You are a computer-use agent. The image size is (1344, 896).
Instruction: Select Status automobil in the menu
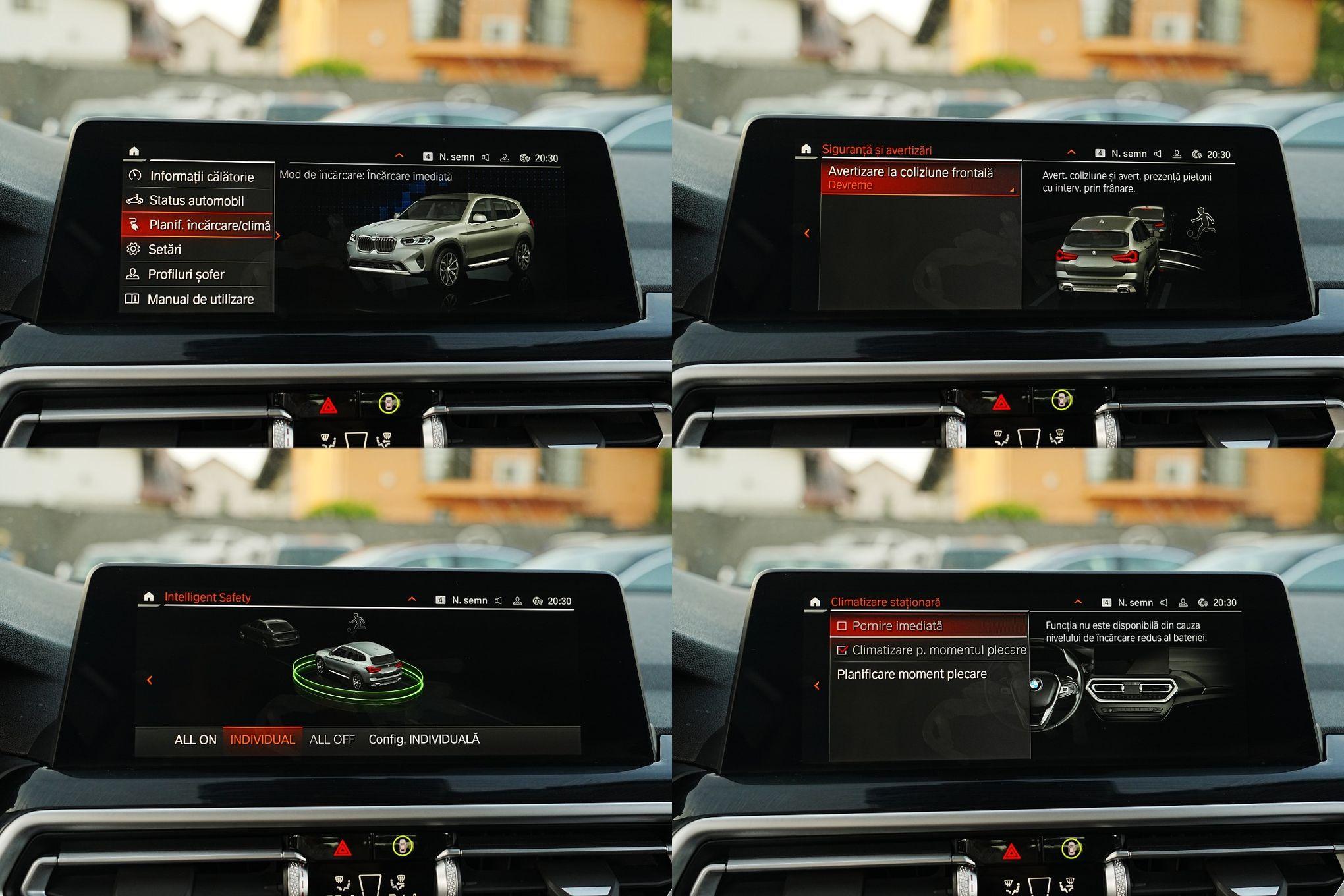pos(196,201)
